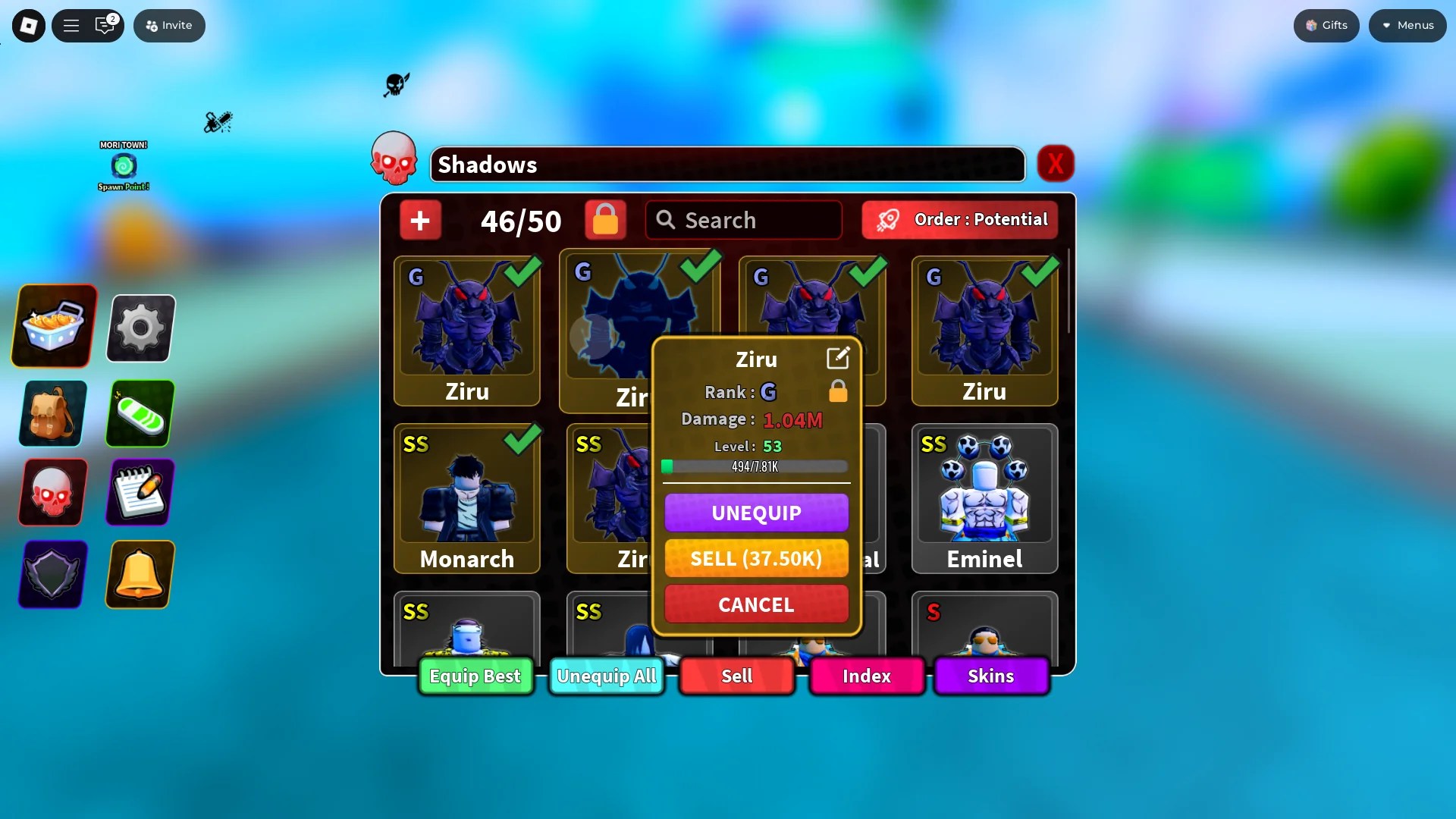1456x819 pixels.
Task: Select the purple shield rank icon
Action: [51, 575]
